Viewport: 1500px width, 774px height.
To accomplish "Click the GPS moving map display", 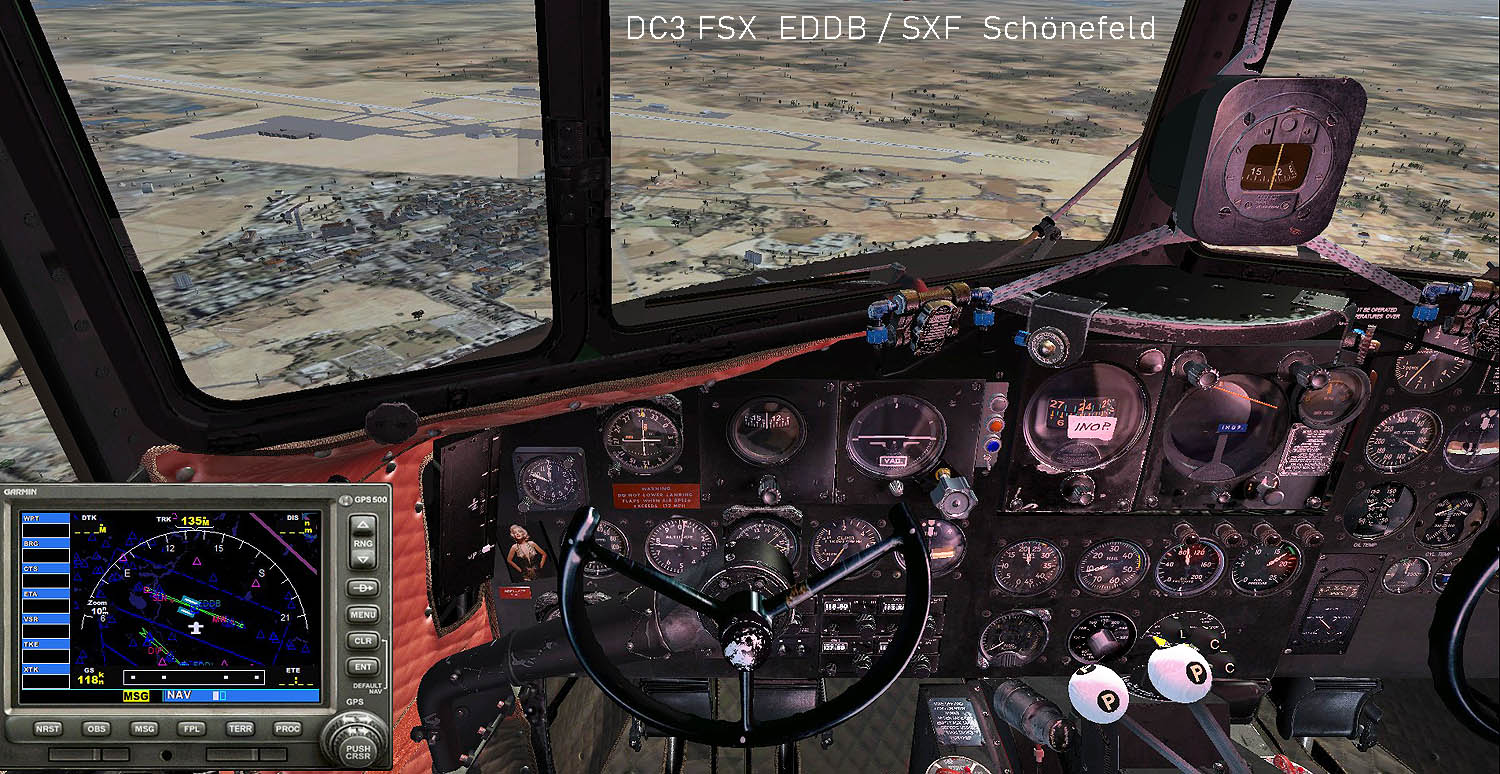I will [x=196, y=600].
